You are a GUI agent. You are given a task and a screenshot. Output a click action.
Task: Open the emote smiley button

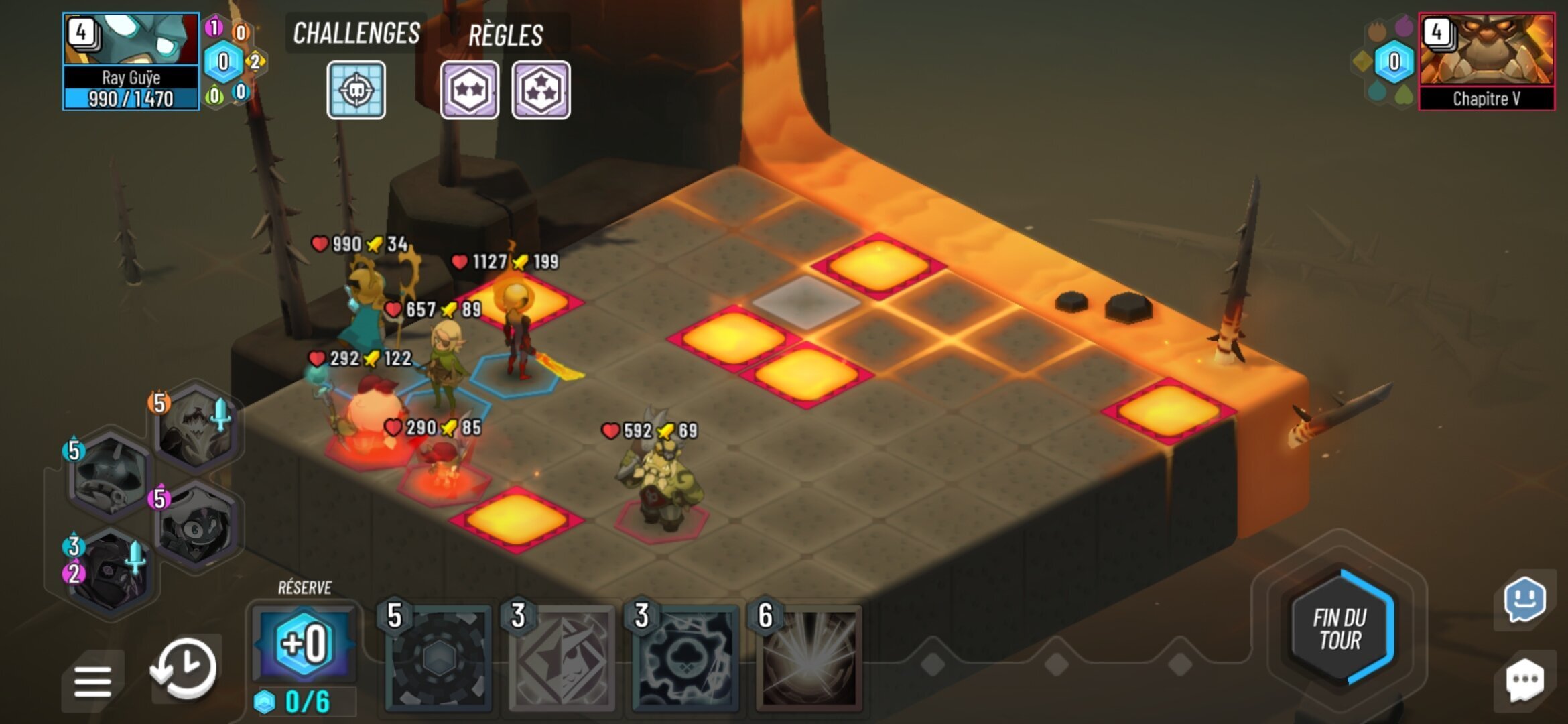(x=1524, y=599)
